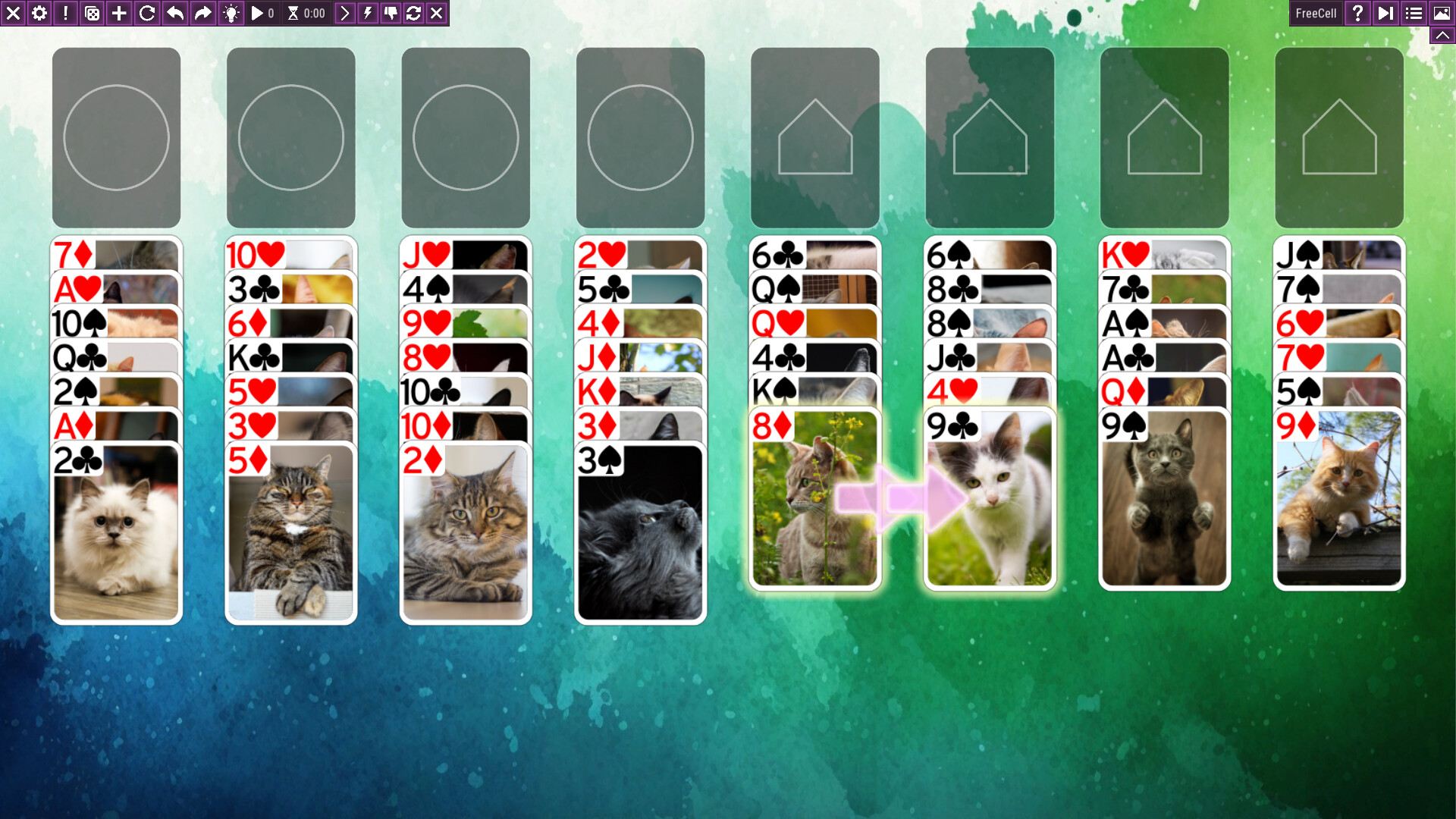The image size is (1456, 819).
Task: Undo the last move
Action: 173,13
